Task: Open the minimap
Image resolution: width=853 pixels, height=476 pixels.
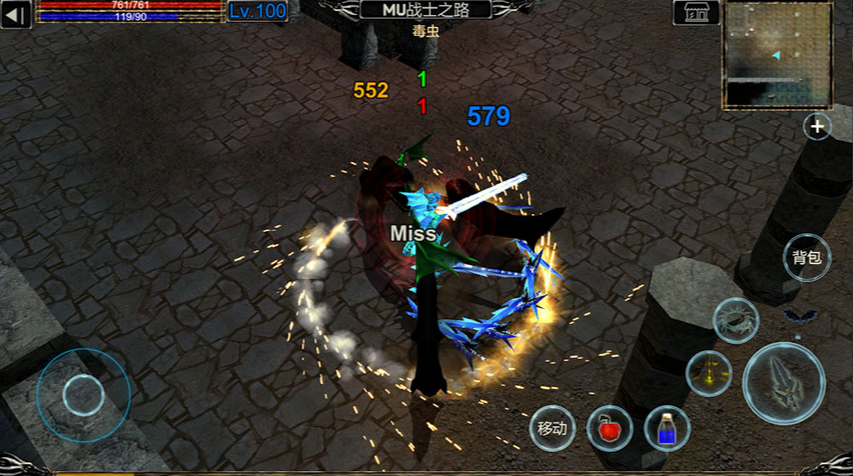Action: click(778, 54)
